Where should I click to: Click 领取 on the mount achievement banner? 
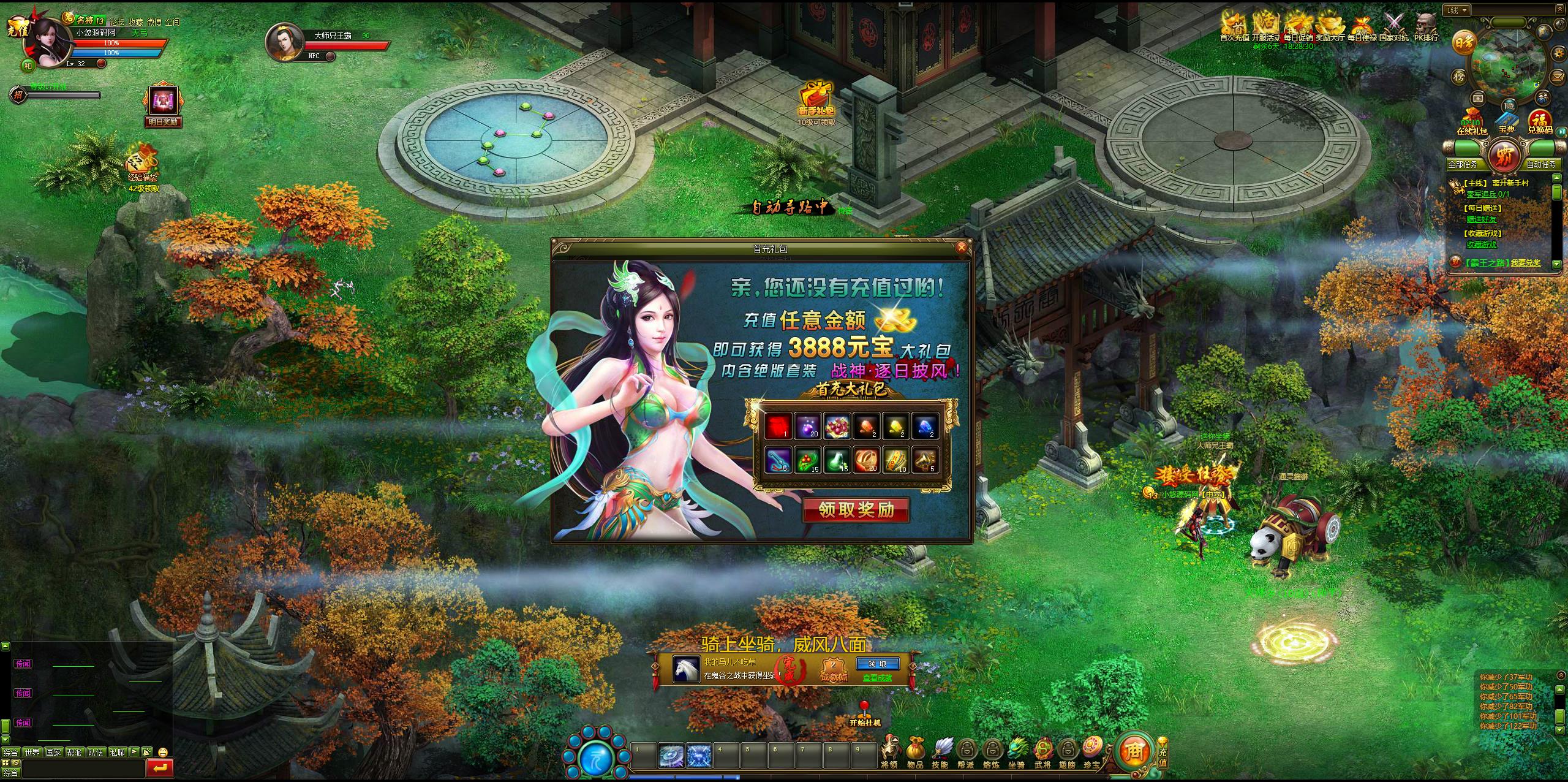[878, 664]
